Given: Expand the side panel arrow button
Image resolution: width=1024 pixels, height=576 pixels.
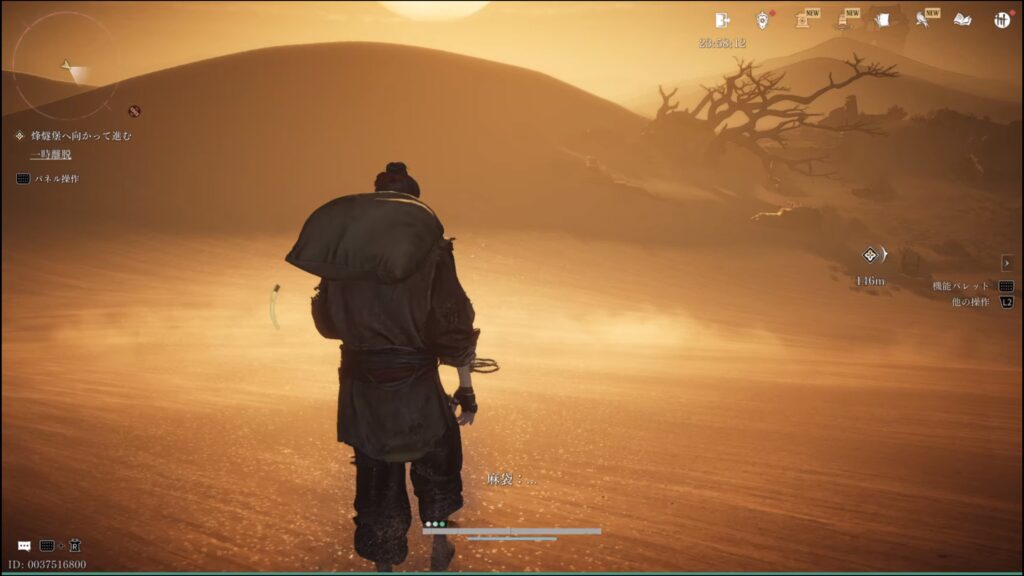Looking at the screenshot, I should [1007, 263].
